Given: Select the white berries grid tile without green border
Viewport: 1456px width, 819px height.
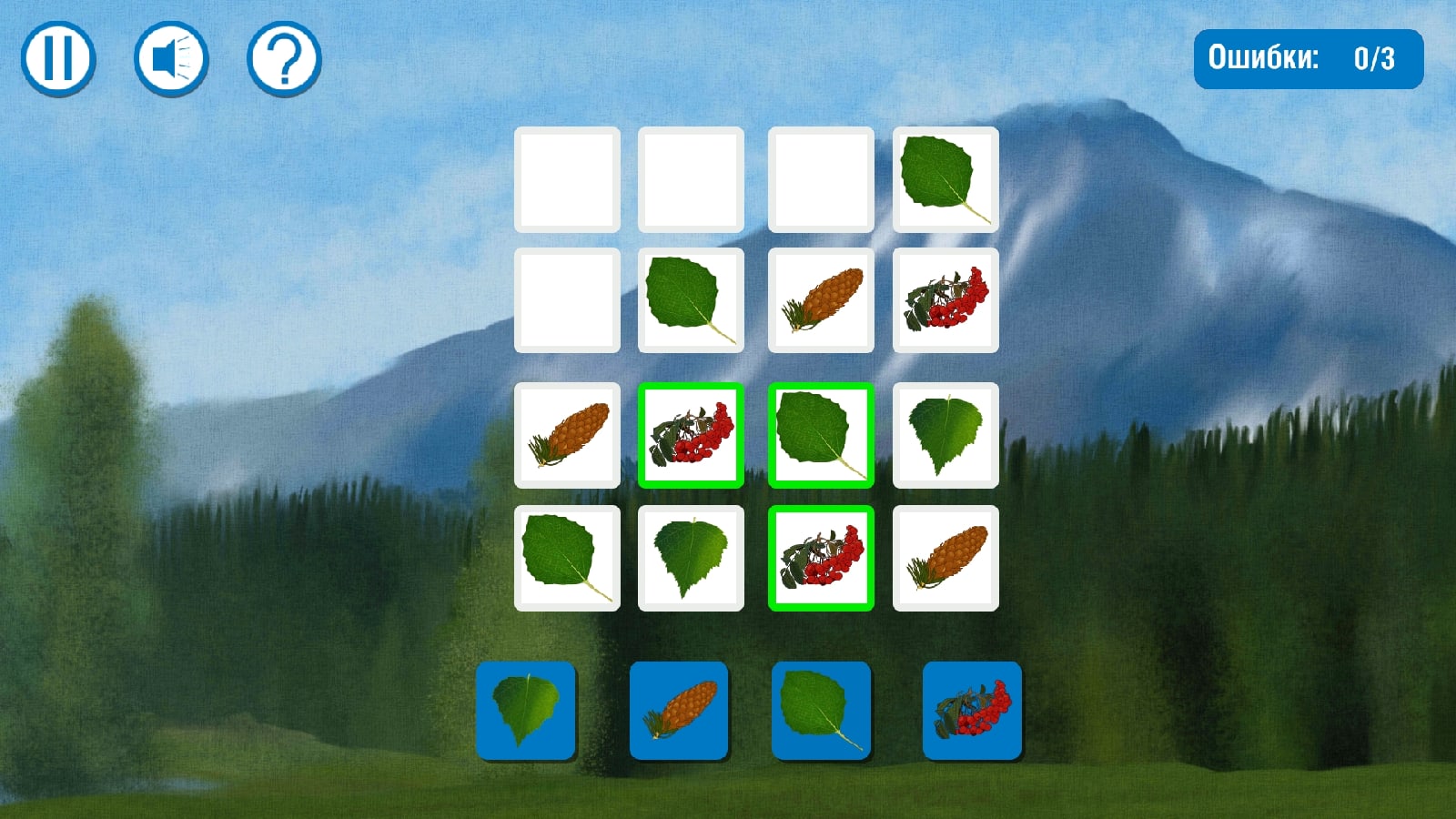Looking at the screenshot, I should click(x=945, y=300).
